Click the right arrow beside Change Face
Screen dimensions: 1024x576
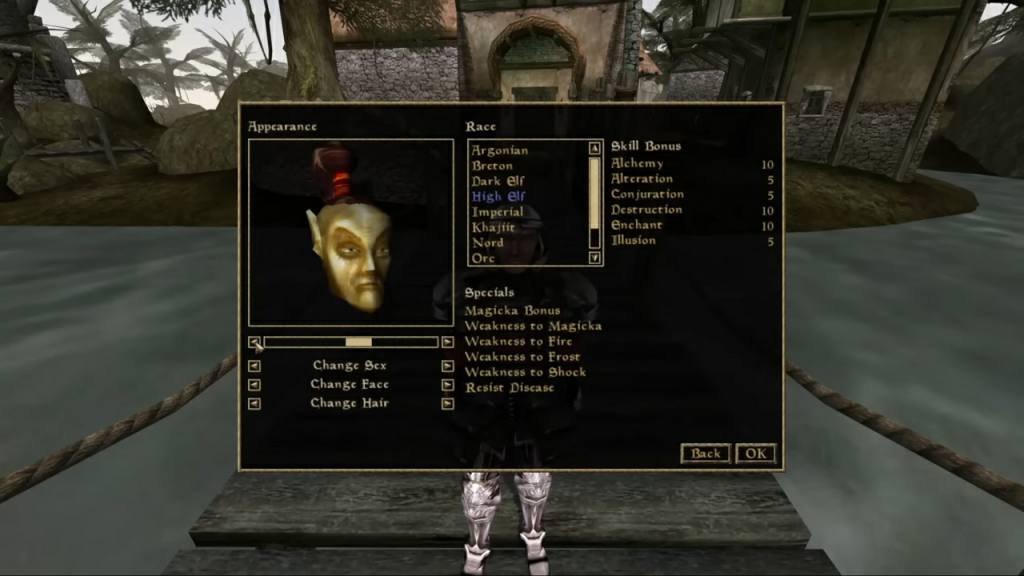point(447,384)
